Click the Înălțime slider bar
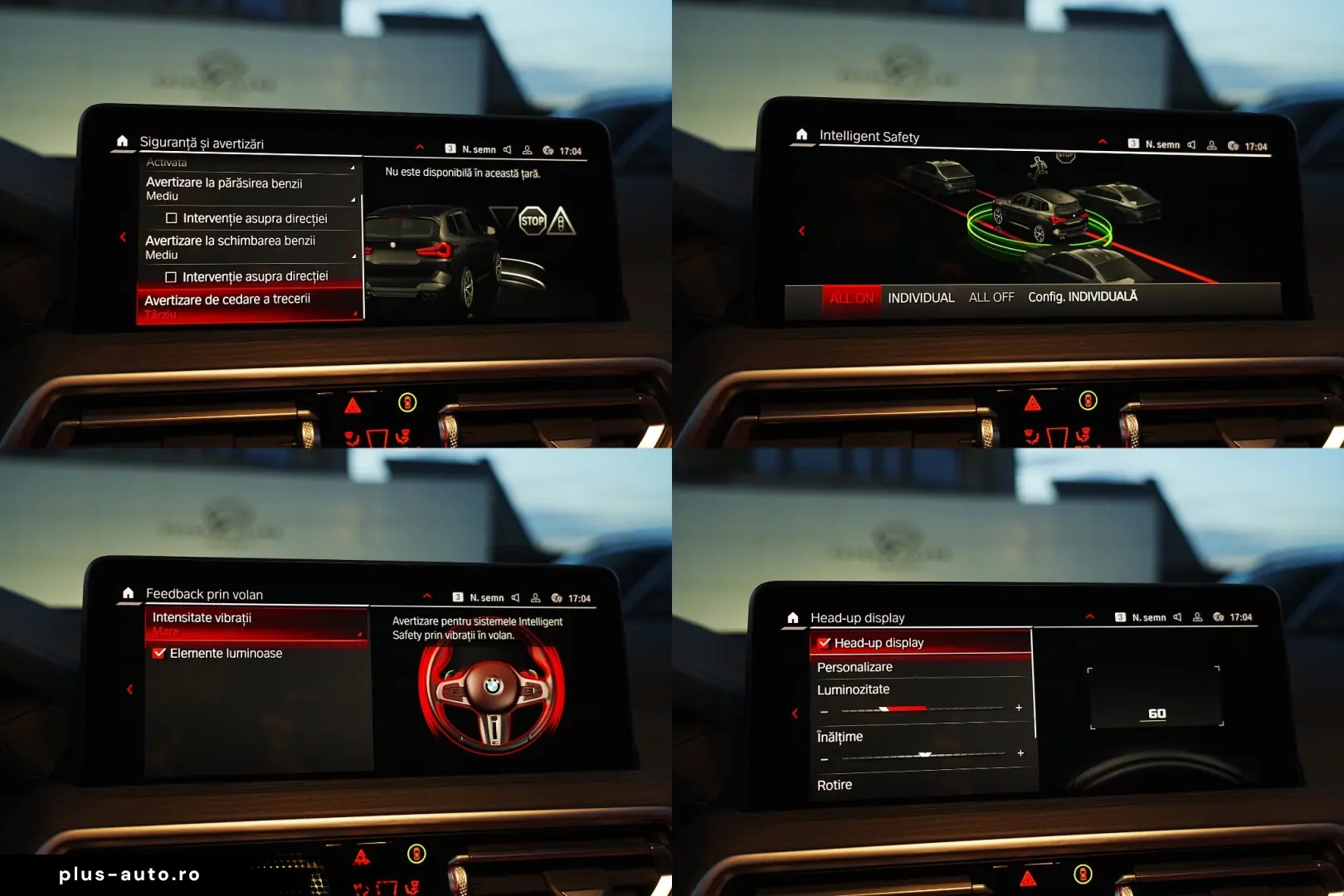 point(923,755)
